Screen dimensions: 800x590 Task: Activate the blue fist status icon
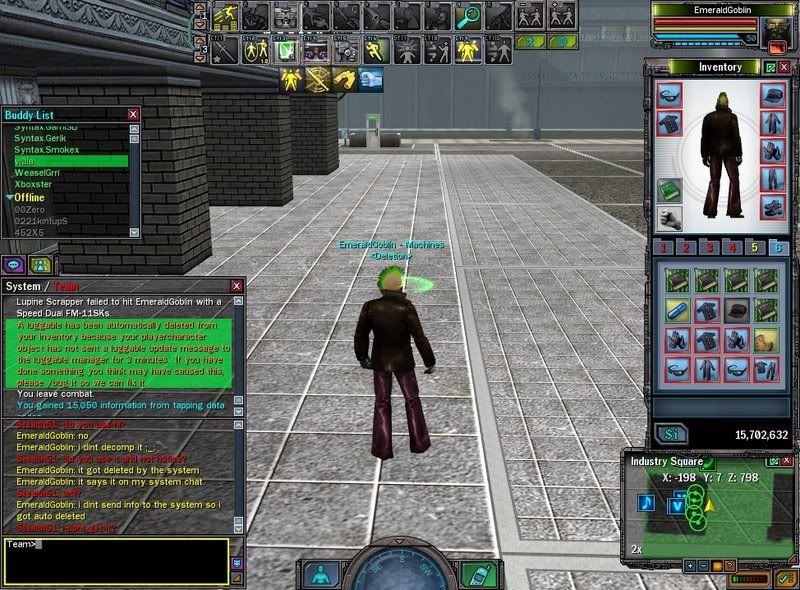click(370, 78)
